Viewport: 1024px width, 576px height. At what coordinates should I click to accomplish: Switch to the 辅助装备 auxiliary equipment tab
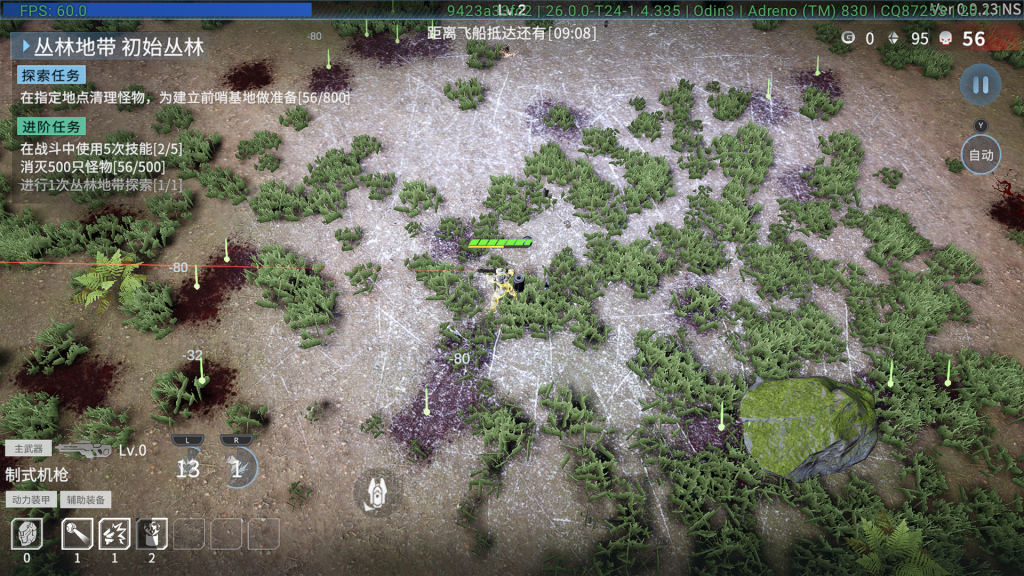click(x=86, y=499)
